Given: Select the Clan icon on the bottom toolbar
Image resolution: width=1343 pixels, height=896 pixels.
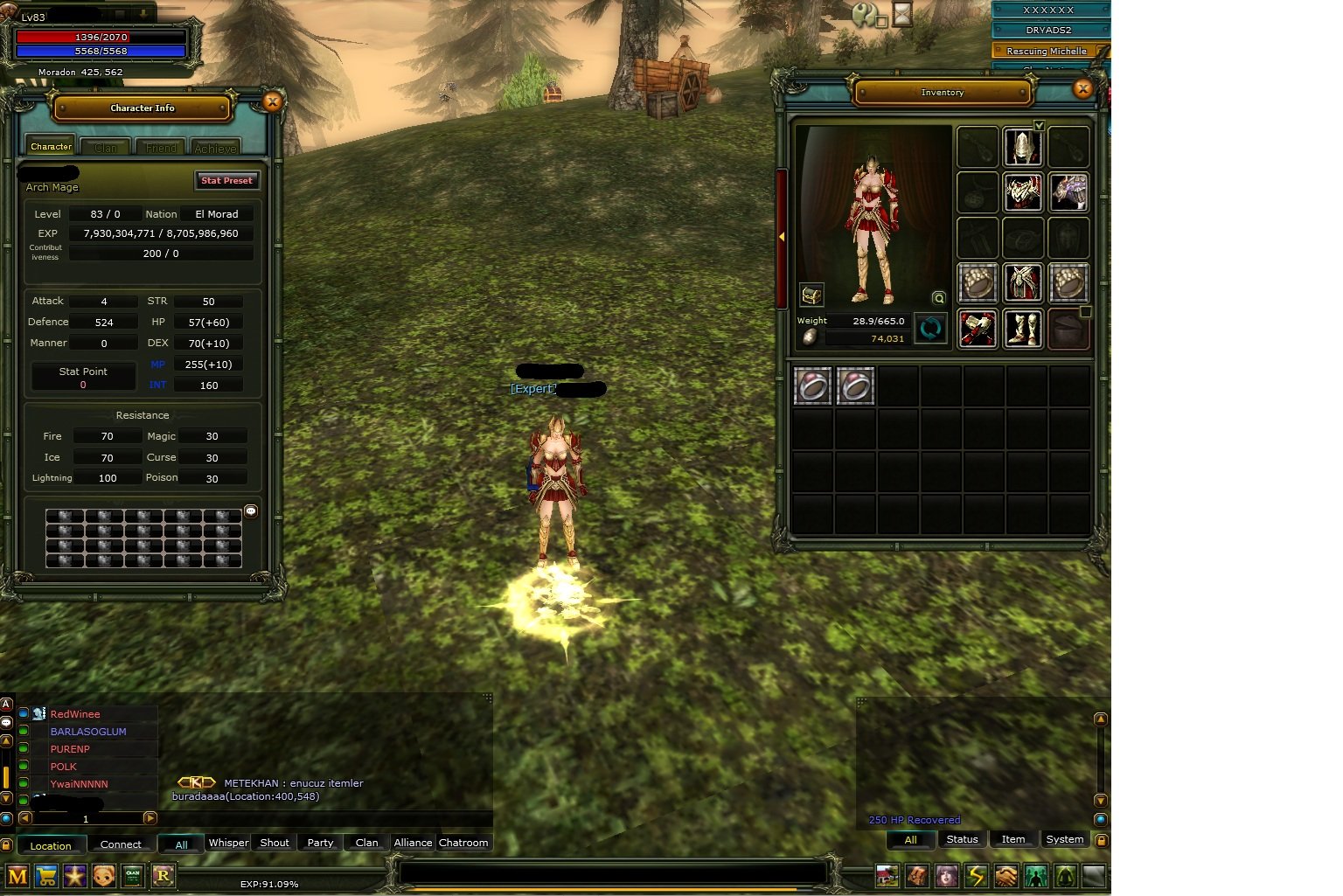Looking at the screenshot, I should (133, 876).
